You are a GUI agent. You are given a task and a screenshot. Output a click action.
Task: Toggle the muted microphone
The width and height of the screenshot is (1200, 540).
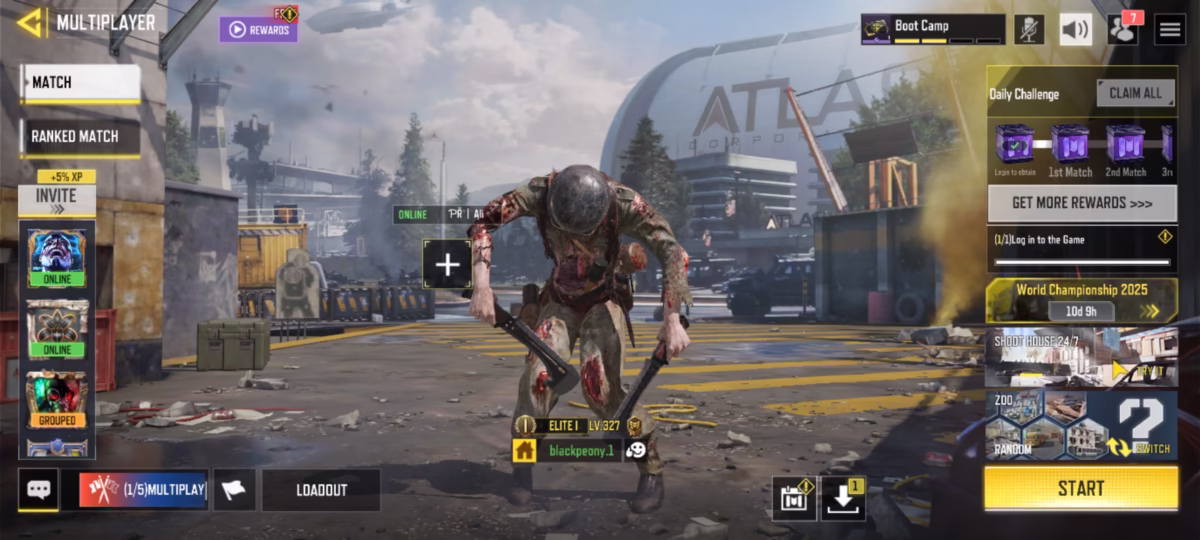point(1029,29)
